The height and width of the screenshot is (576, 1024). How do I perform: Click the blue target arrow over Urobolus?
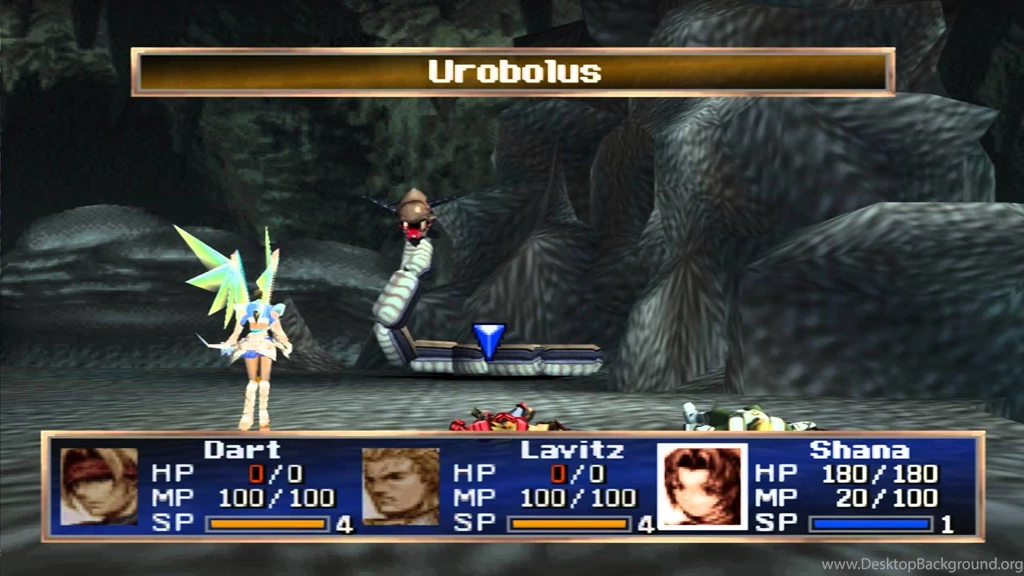pyautogui.click(x=489, y=340)
